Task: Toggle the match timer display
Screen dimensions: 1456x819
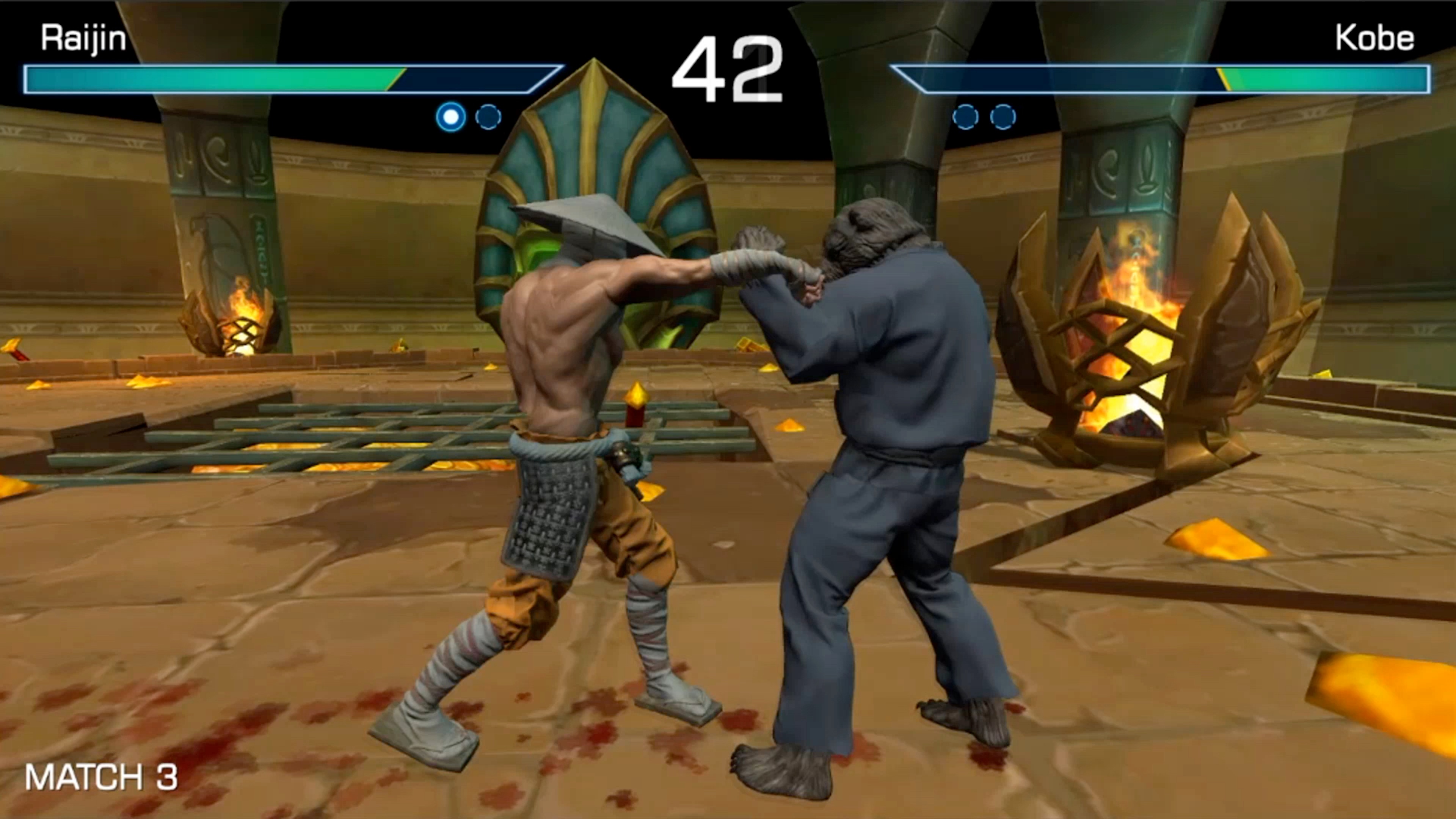Action: (x=729, y=62)
